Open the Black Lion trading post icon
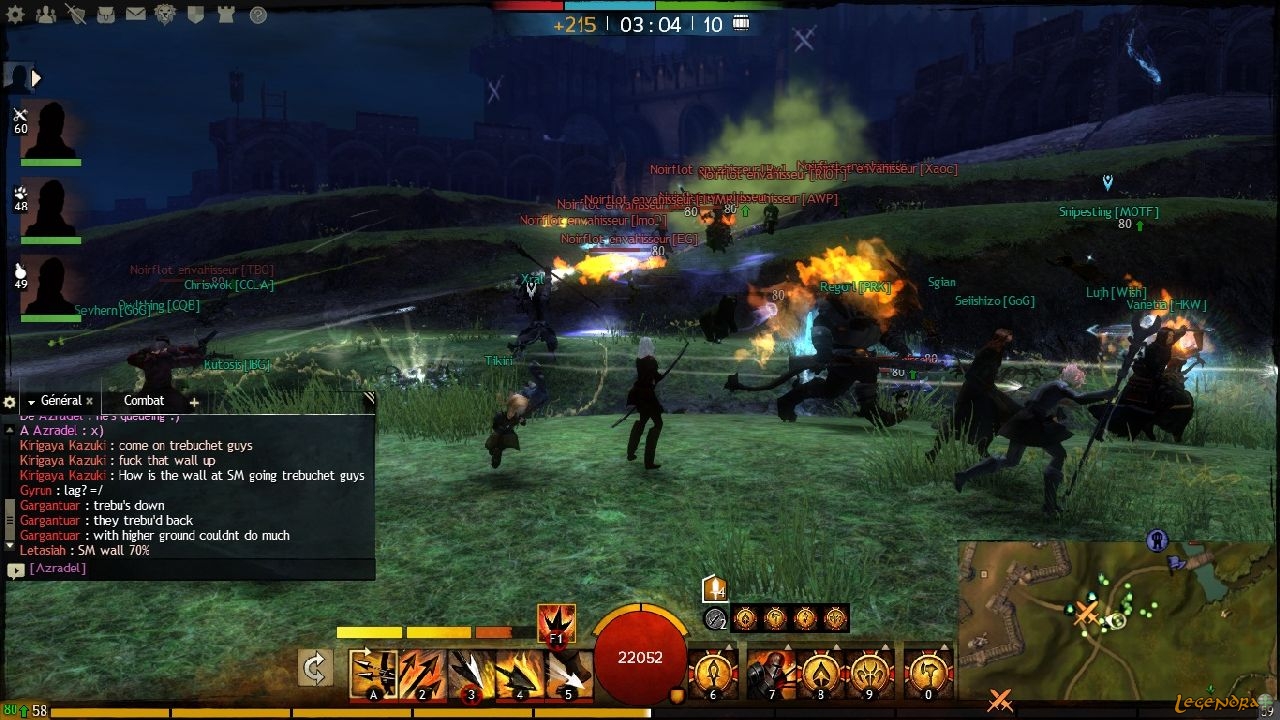The width and height of the screenshot is (1280, 720). click(x=165, y=14)
